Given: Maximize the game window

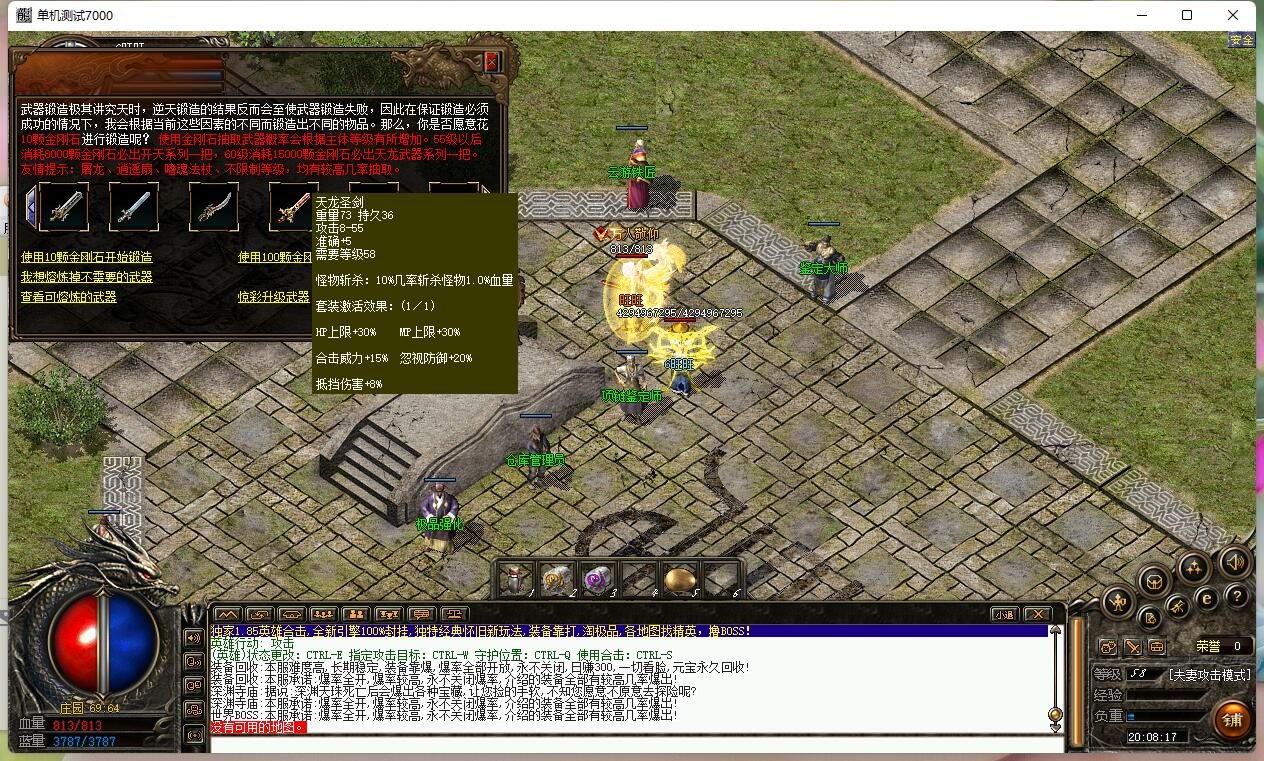Looking at the screenshot, I should pos(1187,15).
